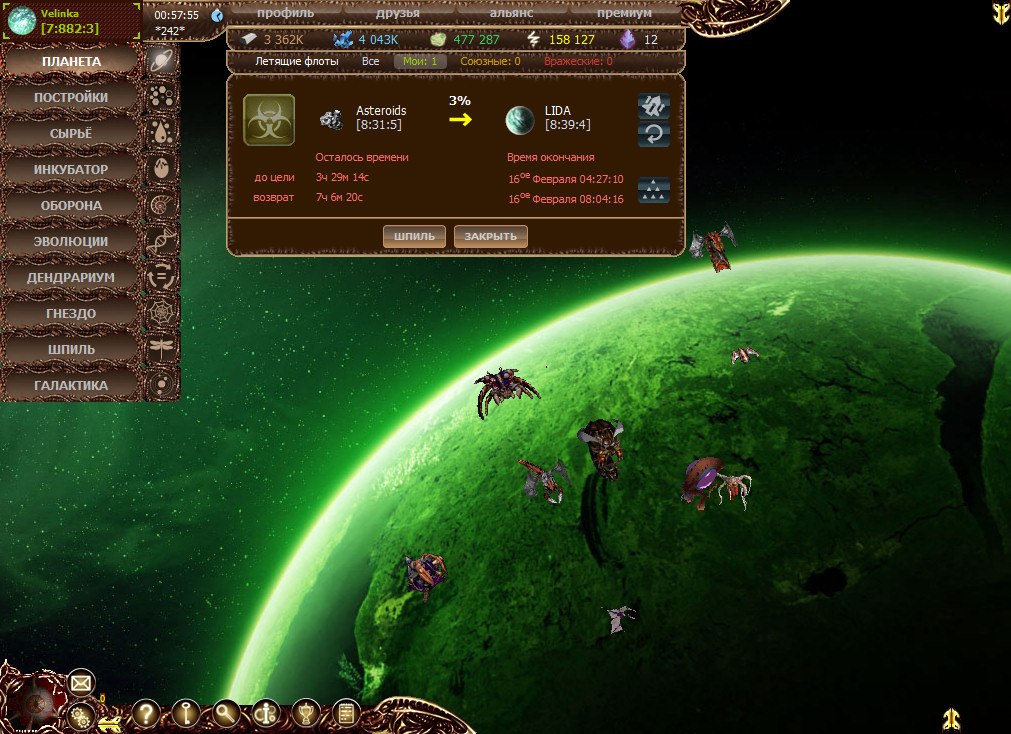
Task: Filter fleets by Союзные
Action: (x=490, y=62)
